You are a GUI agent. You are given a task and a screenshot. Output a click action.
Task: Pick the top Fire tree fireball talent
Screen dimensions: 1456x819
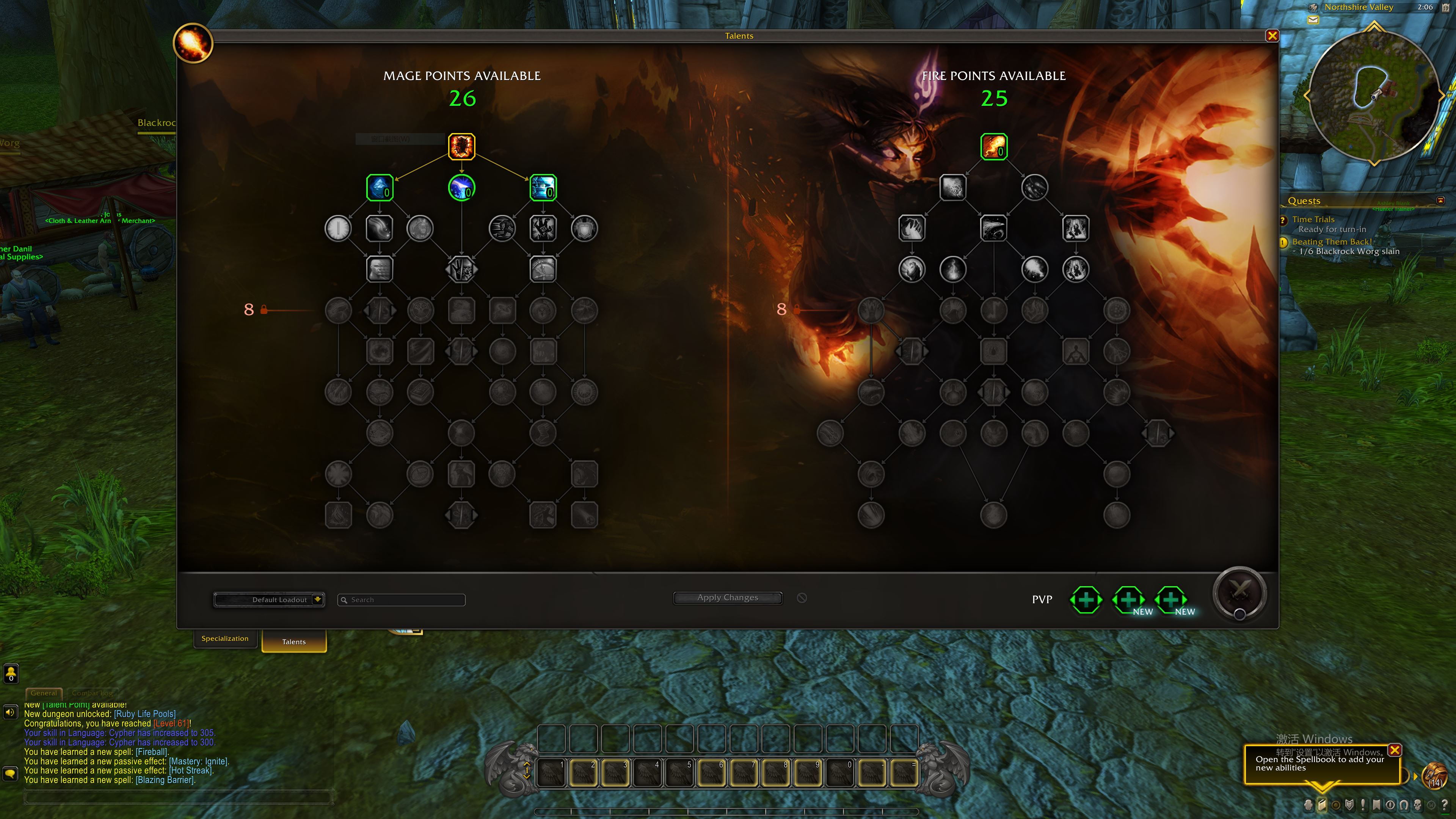pyautogui.click(x=994, y=146)
